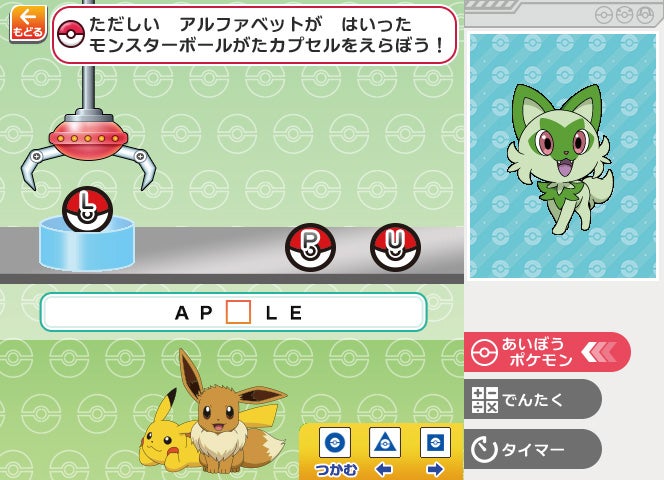Go back with the もどる button

click(x=27, y=23)
